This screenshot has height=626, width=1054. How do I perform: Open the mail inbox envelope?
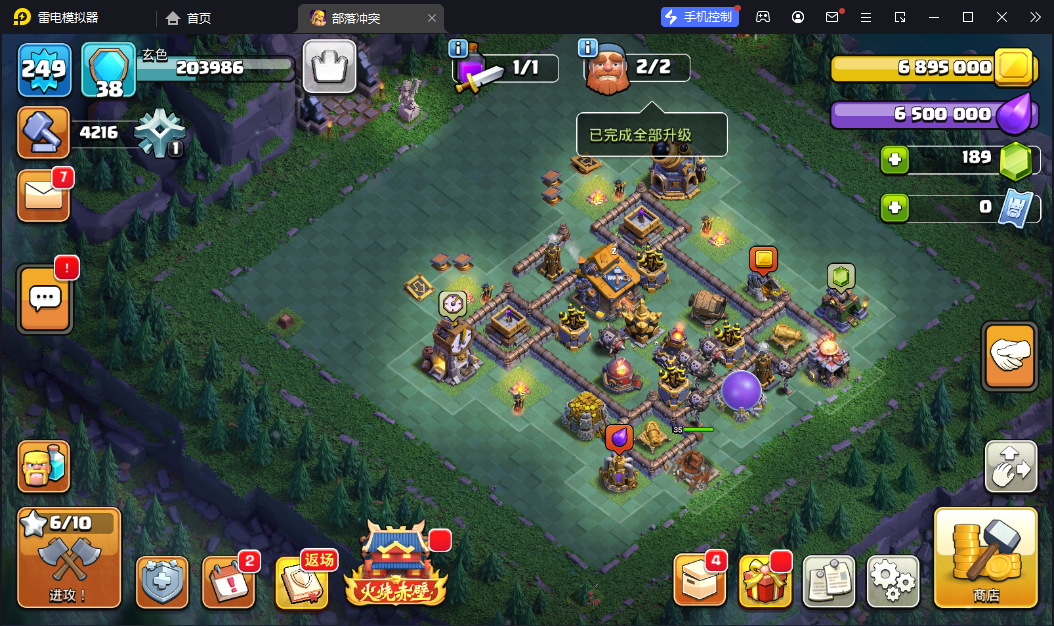pyautogui.click(x=44, y=195)
